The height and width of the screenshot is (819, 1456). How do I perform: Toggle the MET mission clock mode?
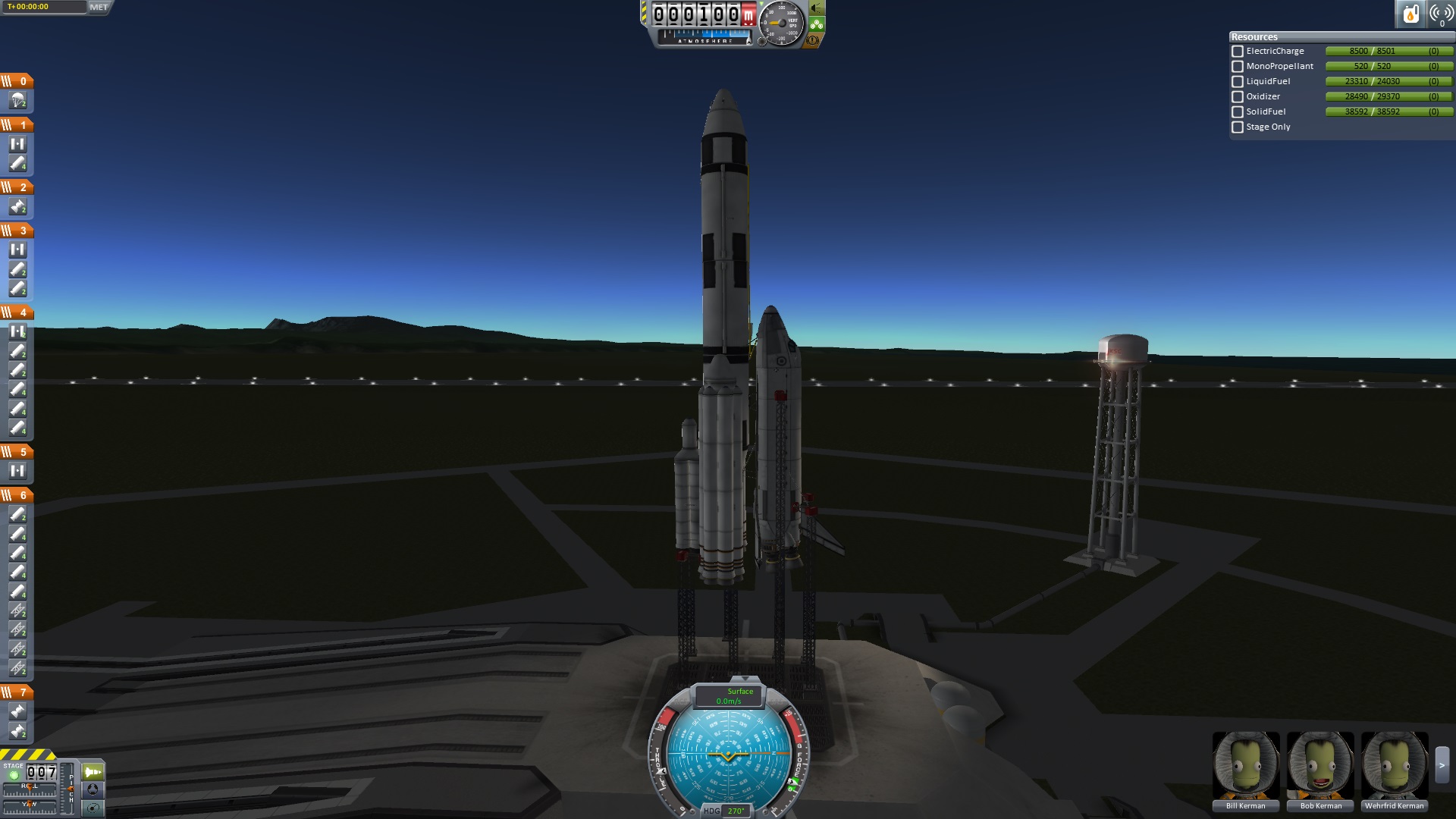tap(99, 7)
